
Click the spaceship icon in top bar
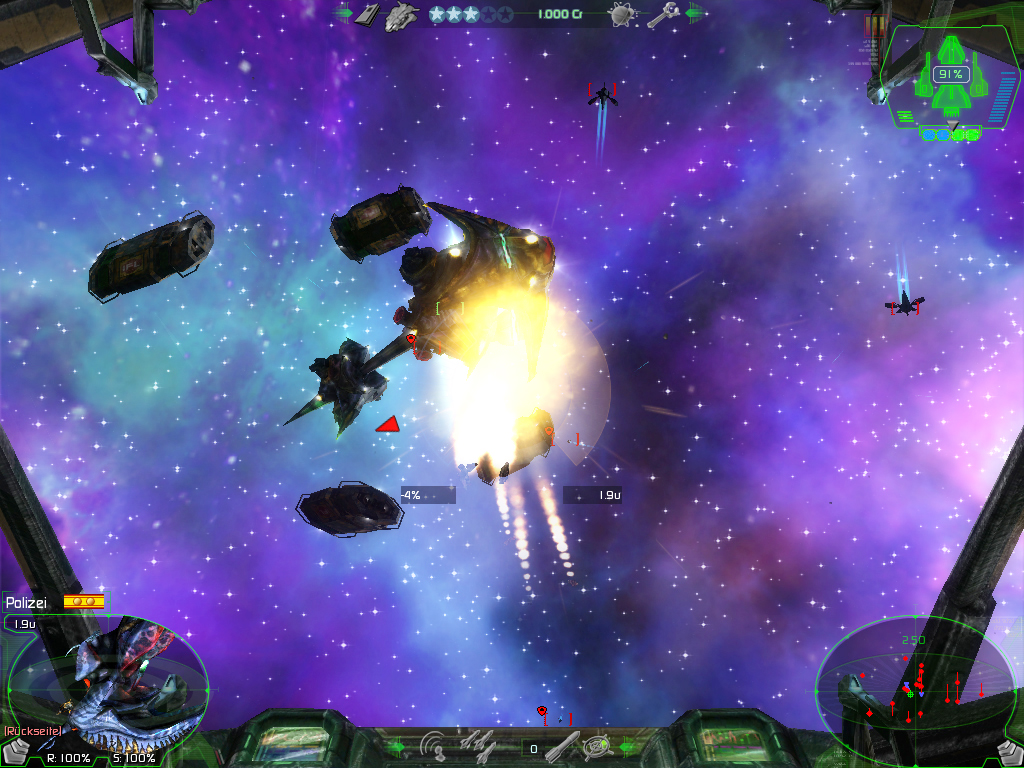401,15
